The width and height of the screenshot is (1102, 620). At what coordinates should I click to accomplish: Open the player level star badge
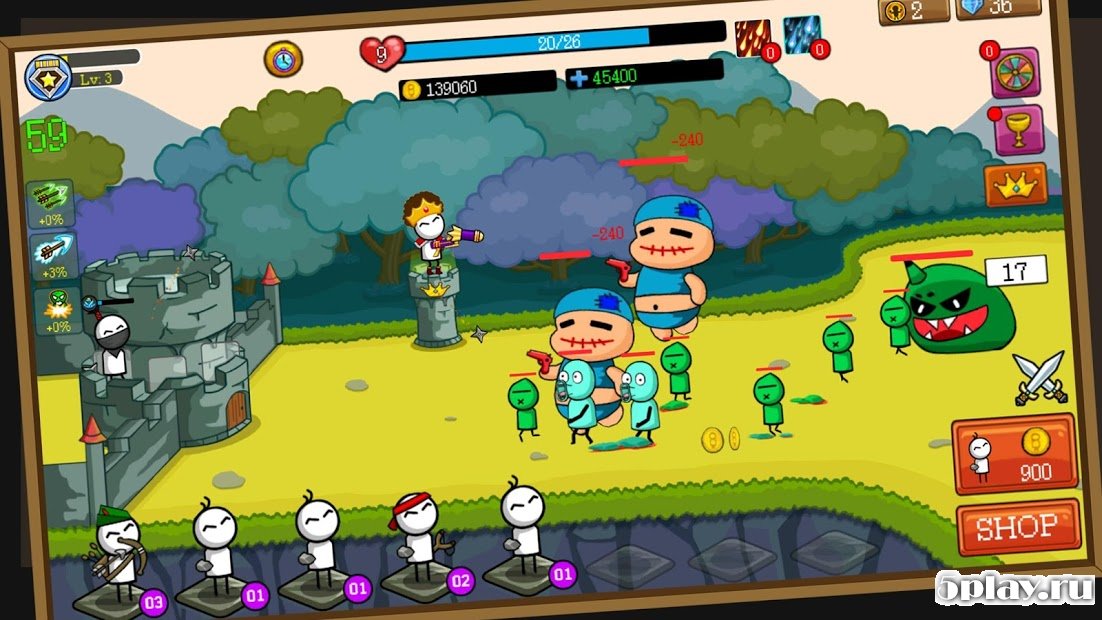pyautogui.click(x=48, y=77)
